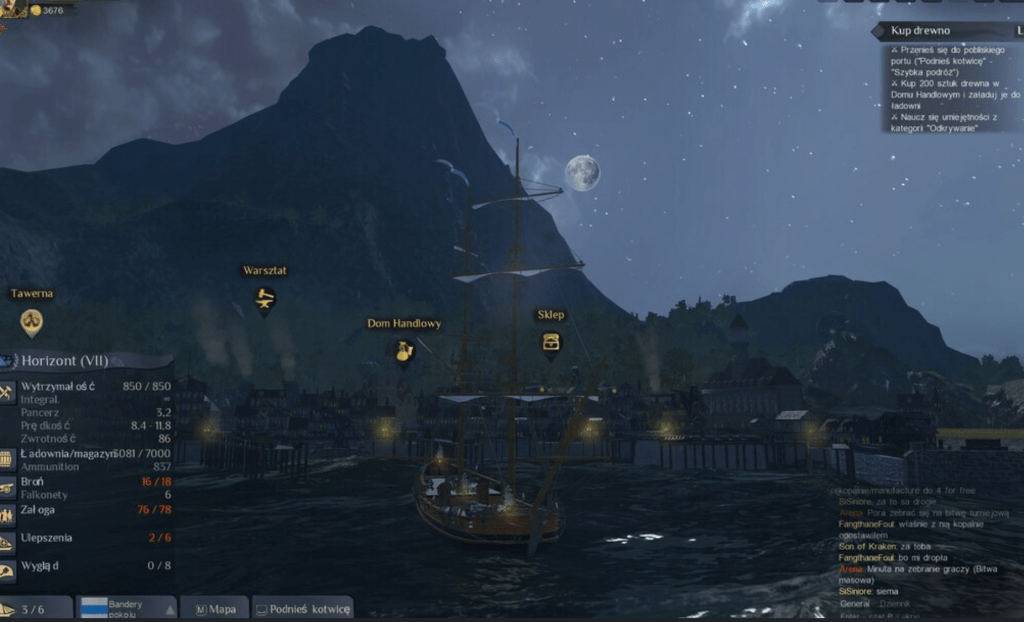Screen dimensions: 1024x622
Task: Select the Broń cannon icon
Action: click(x=7, y=487)
